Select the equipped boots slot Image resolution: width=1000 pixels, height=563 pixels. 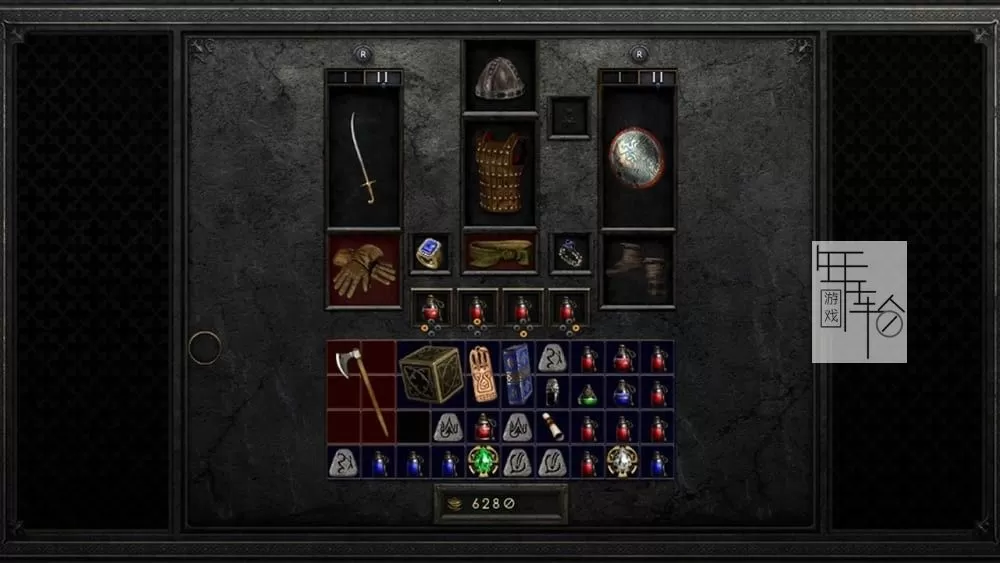click(637, 270)
